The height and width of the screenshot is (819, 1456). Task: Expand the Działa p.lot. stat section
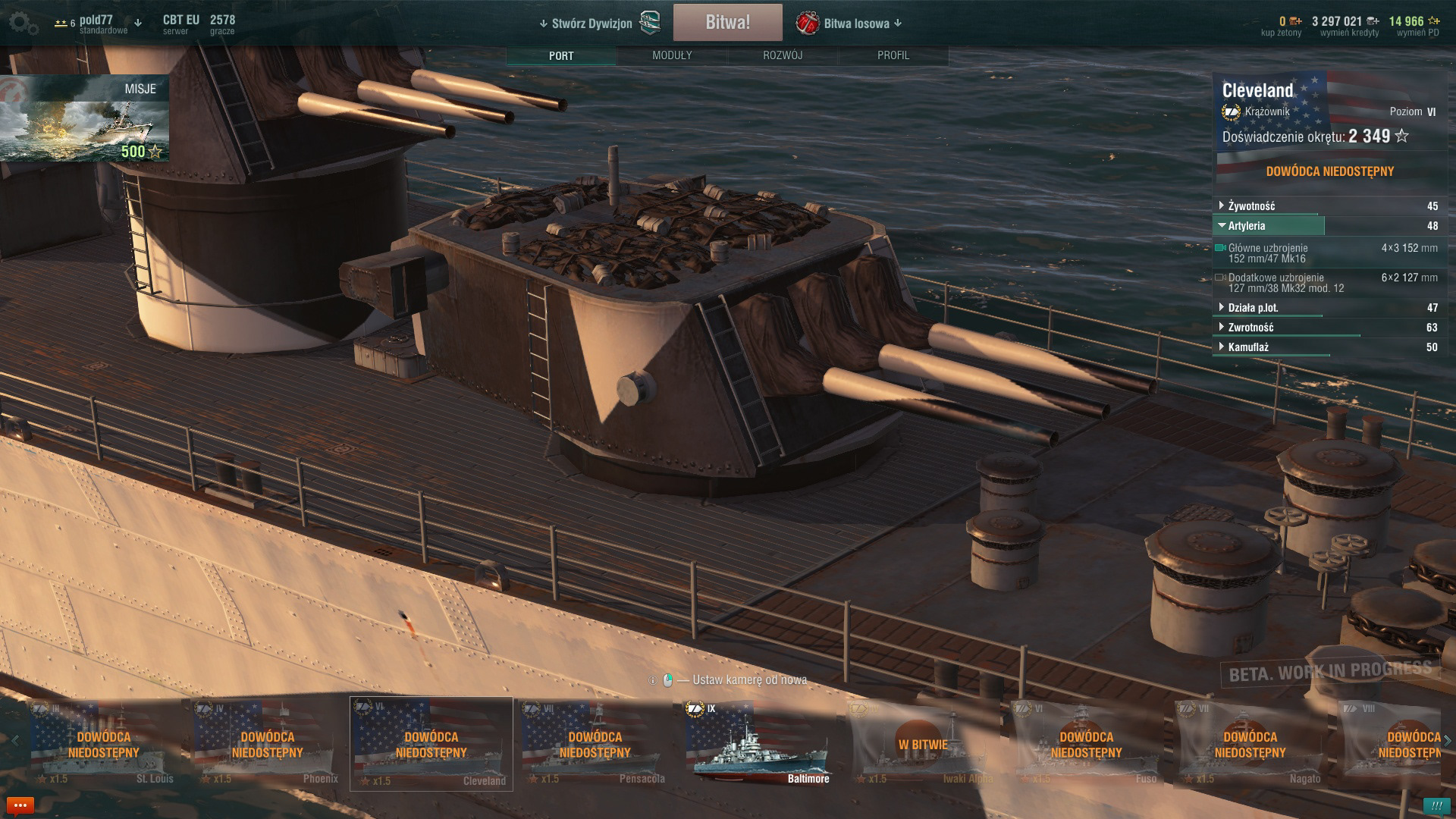[x=1253, y=308]
